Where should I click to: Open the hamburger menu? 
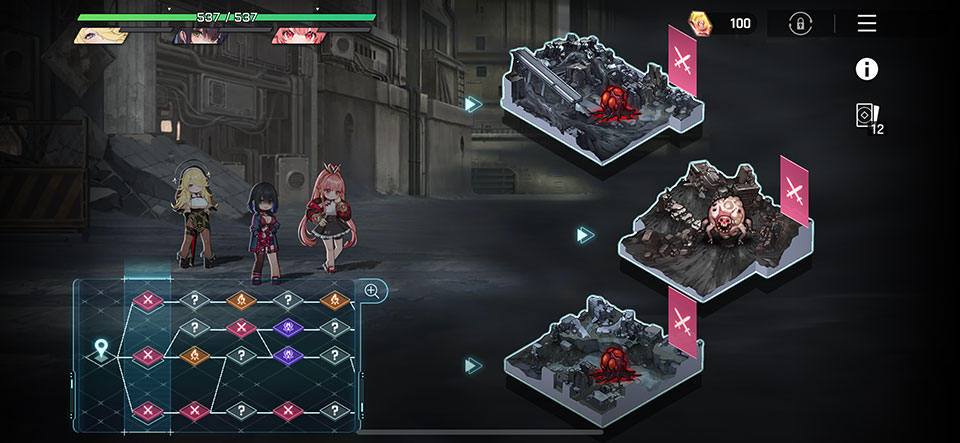pyautogui.click(x=866, y=23)
